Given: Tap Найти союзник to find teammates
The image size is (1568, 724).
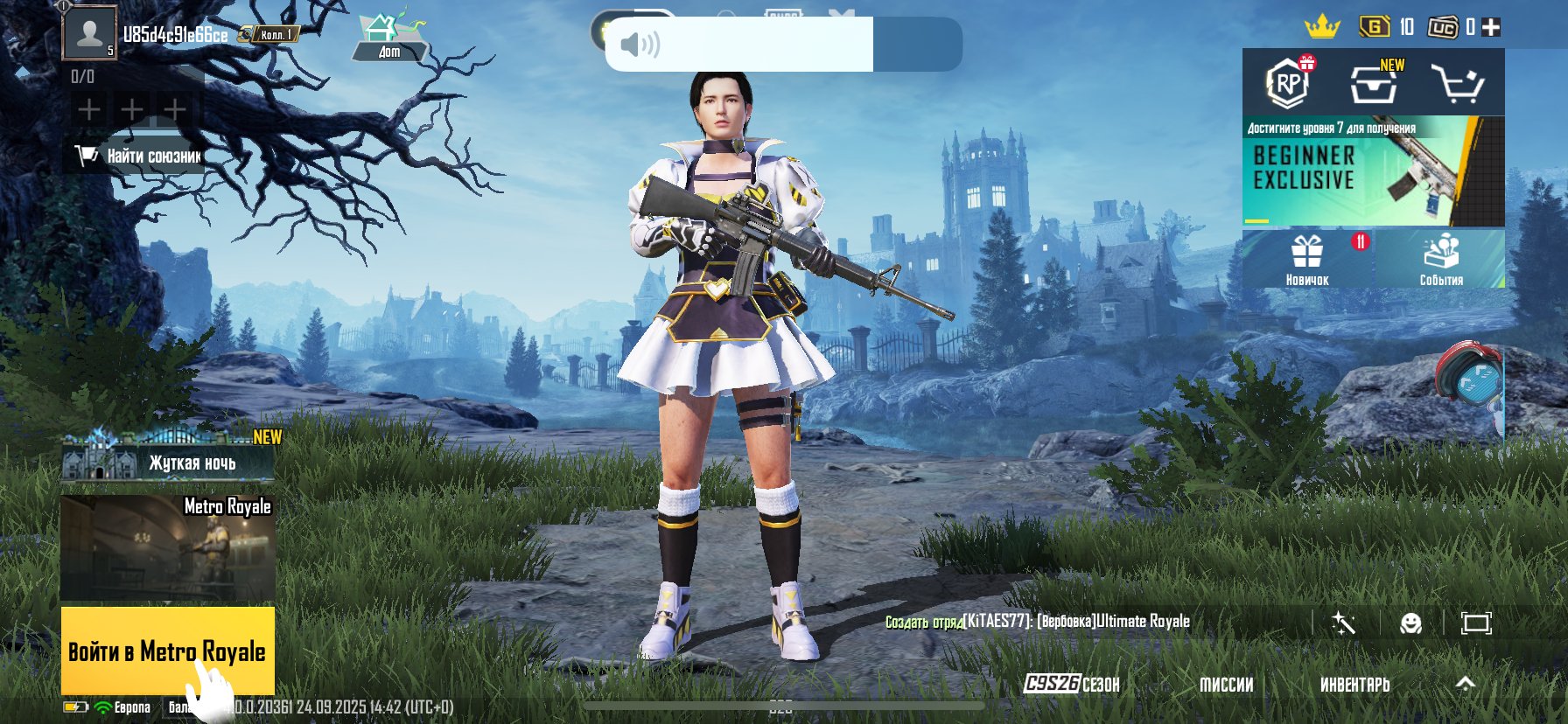Looking at the screenshot, I should coord(140,157).
